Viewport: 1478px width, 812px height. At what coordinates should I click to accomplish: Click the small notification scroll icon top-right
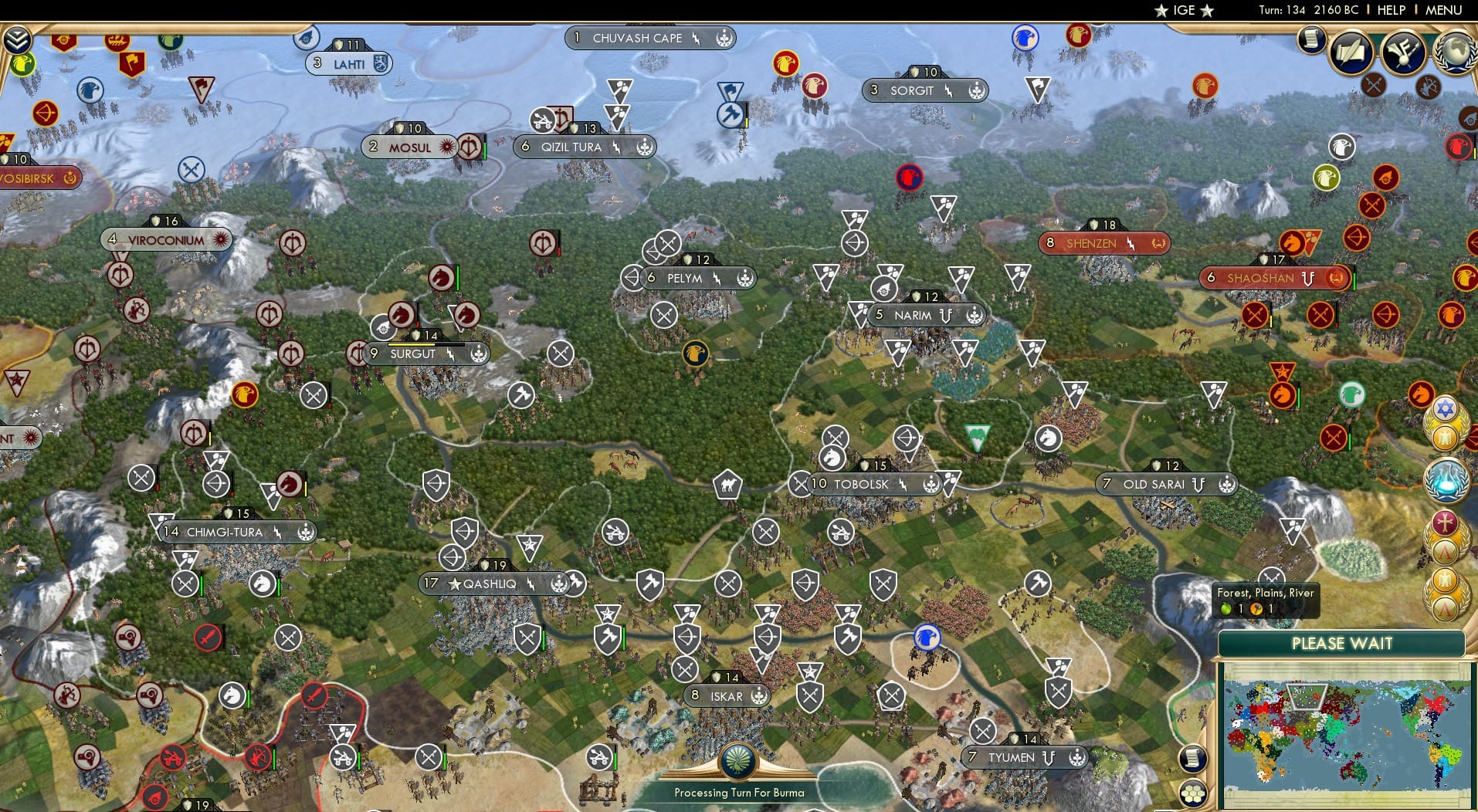click(1310, 40)
